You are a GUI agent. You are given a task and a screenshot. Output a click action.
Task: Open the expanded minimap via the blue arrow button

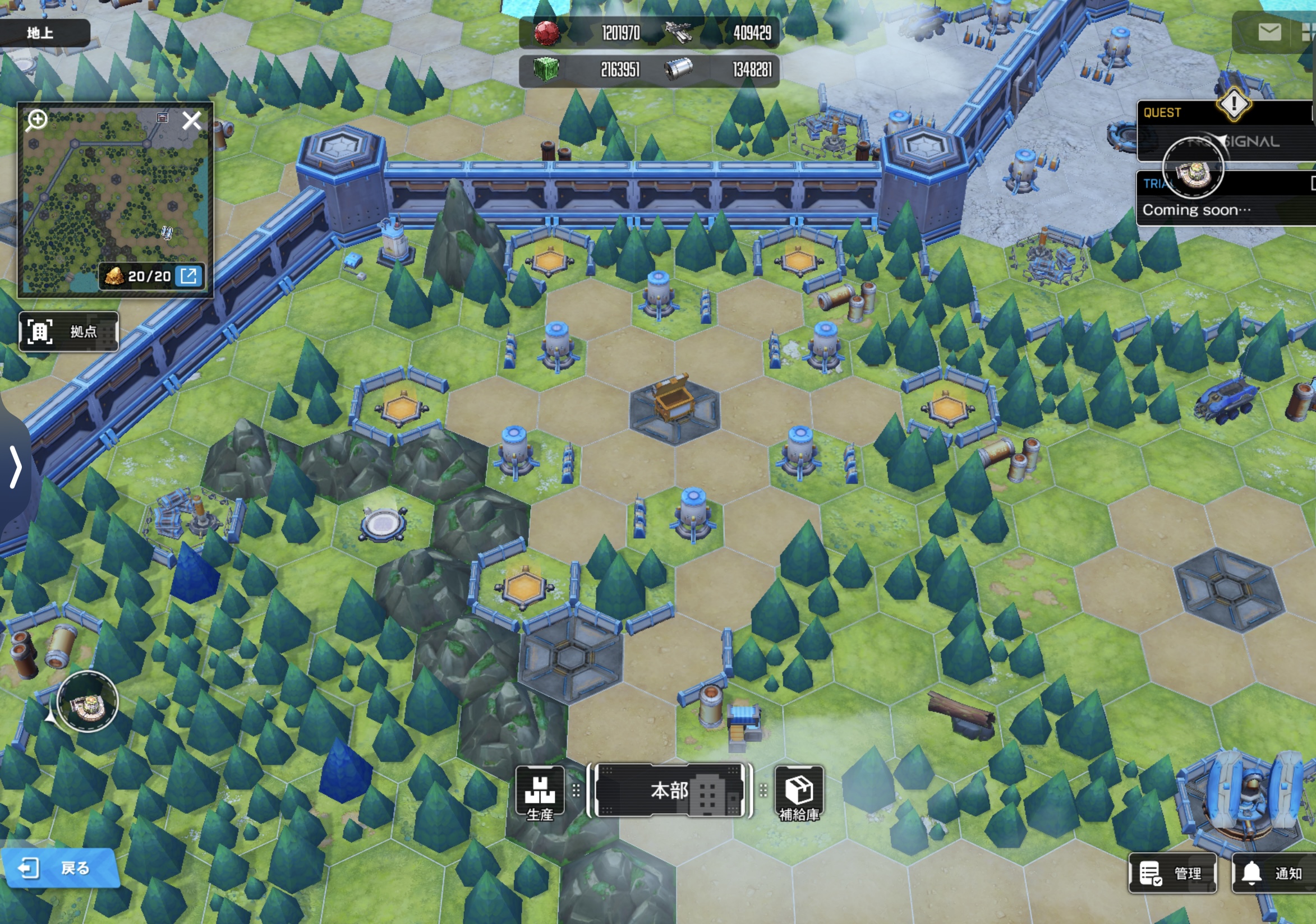[188, 276]
